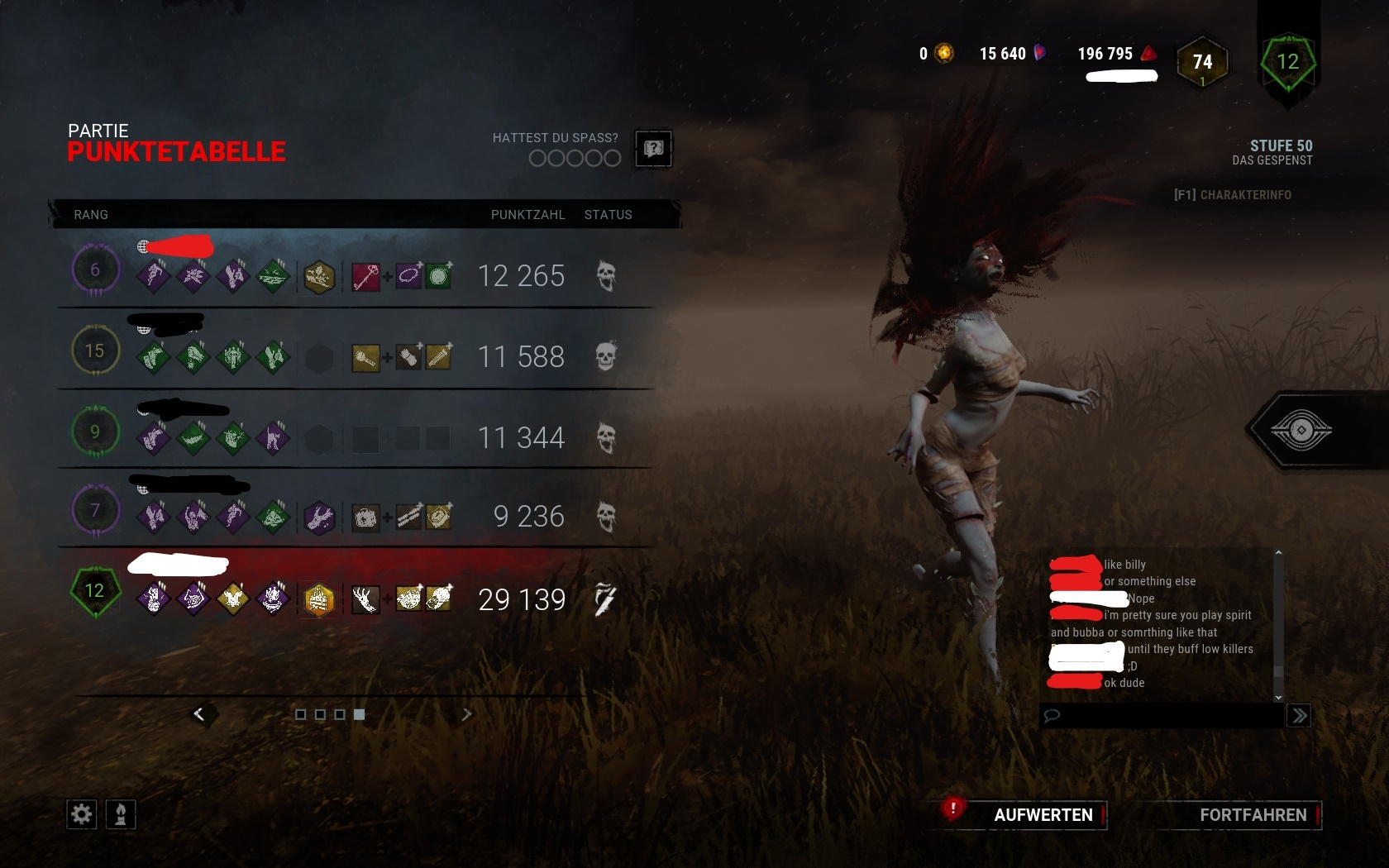
Task: Click the red bloodpoints icon next to 196795
Action: coord(1148,53)
